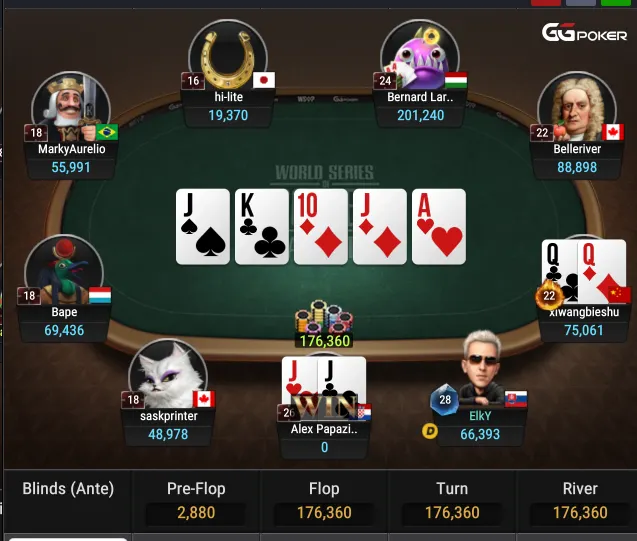Open hi-lite's horseshoe avatar

click(226, 56)
